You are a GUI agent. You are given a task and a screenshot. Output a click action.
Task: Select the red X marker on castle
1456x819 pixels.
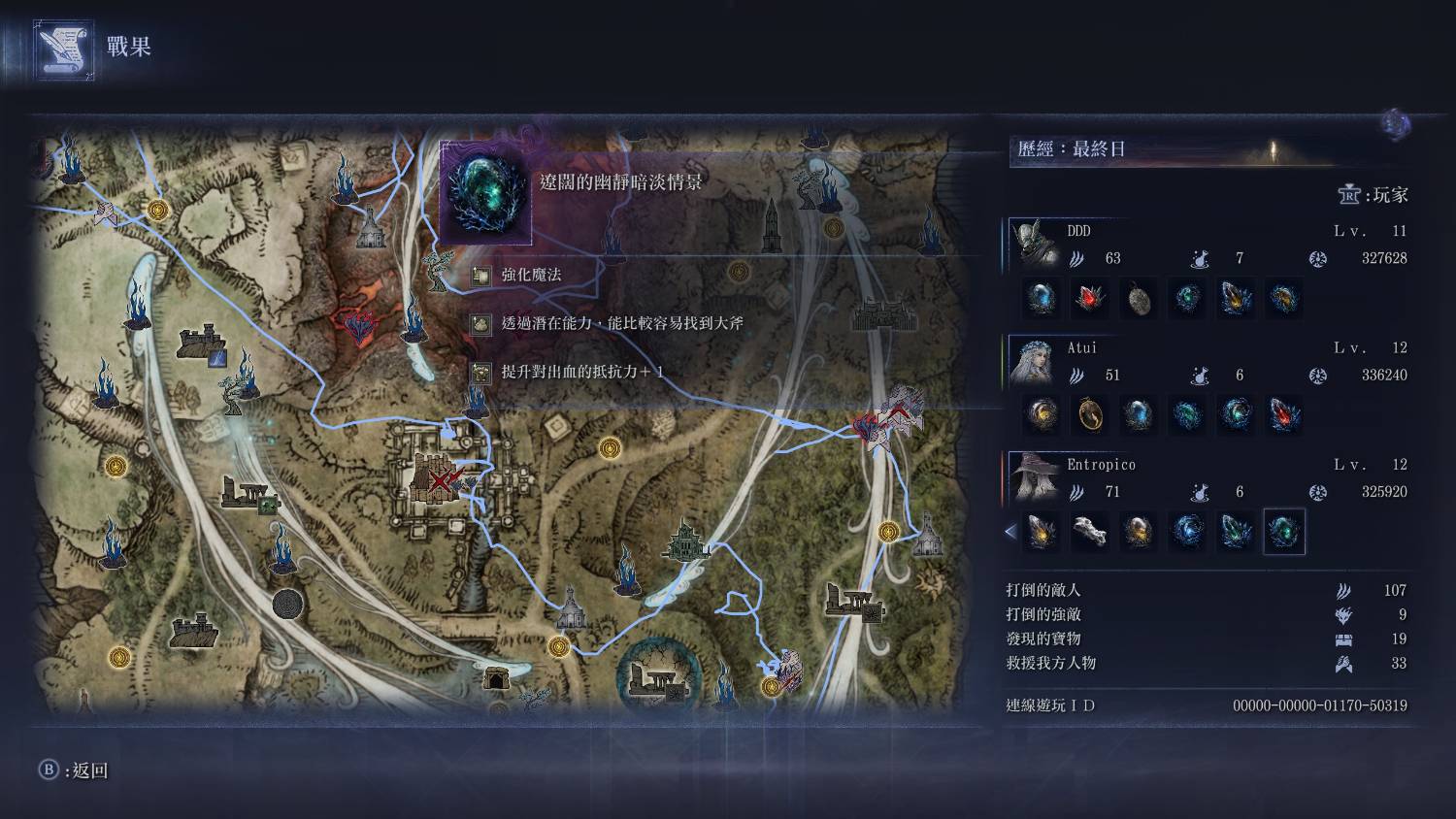(x=442, y=478)
